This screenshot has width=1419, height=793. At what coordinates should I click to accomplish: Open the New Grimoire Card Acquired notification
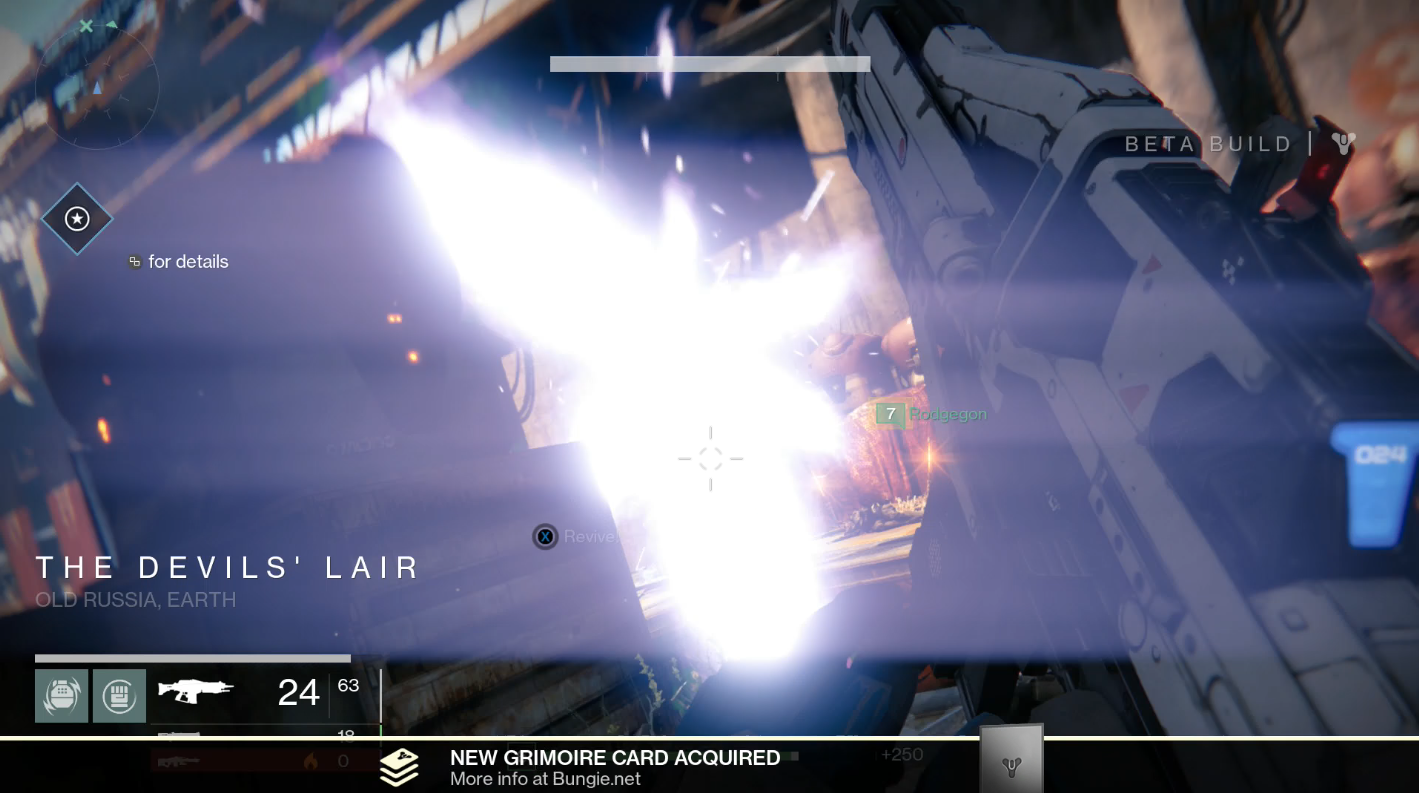614,767
